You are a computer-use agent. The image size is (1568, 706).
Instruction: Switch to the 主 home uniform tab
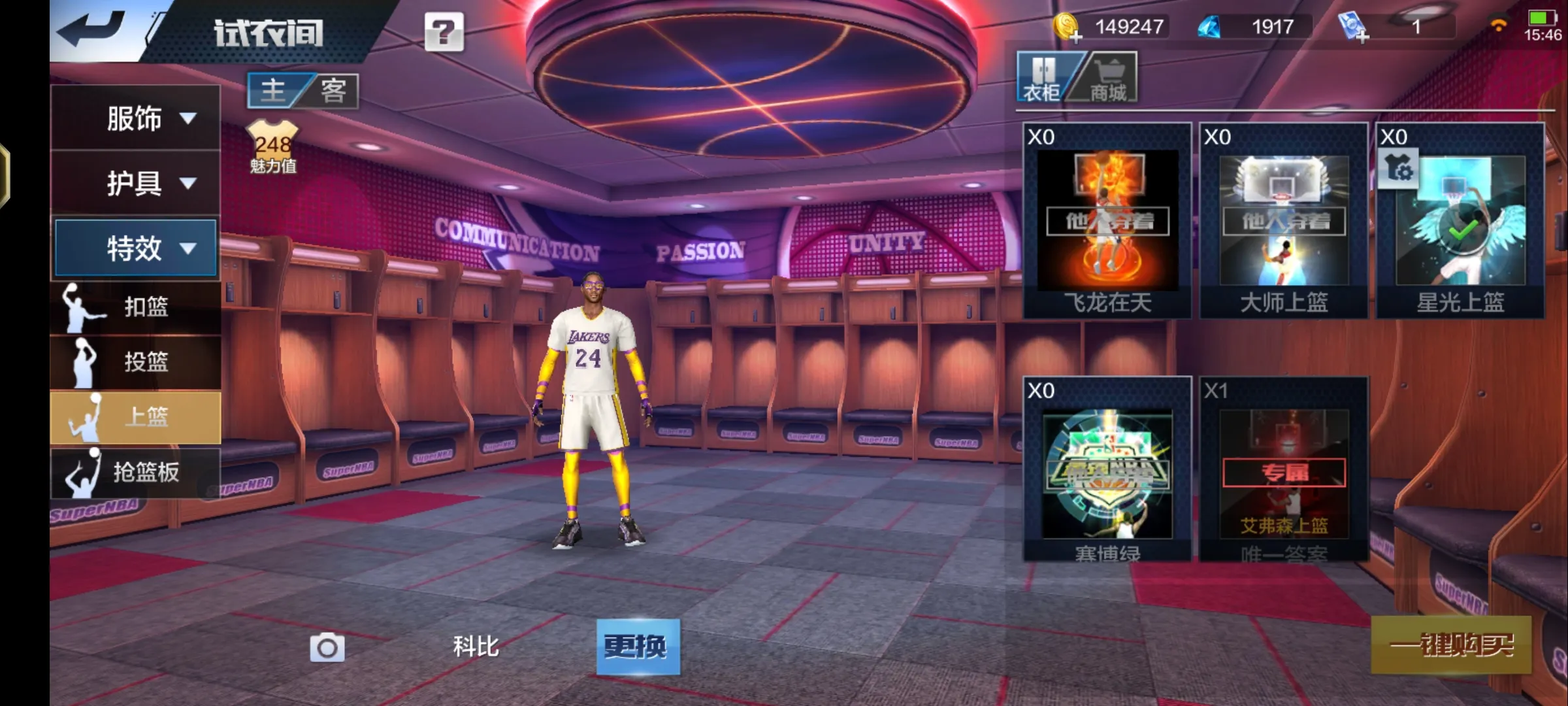[274, 90]
